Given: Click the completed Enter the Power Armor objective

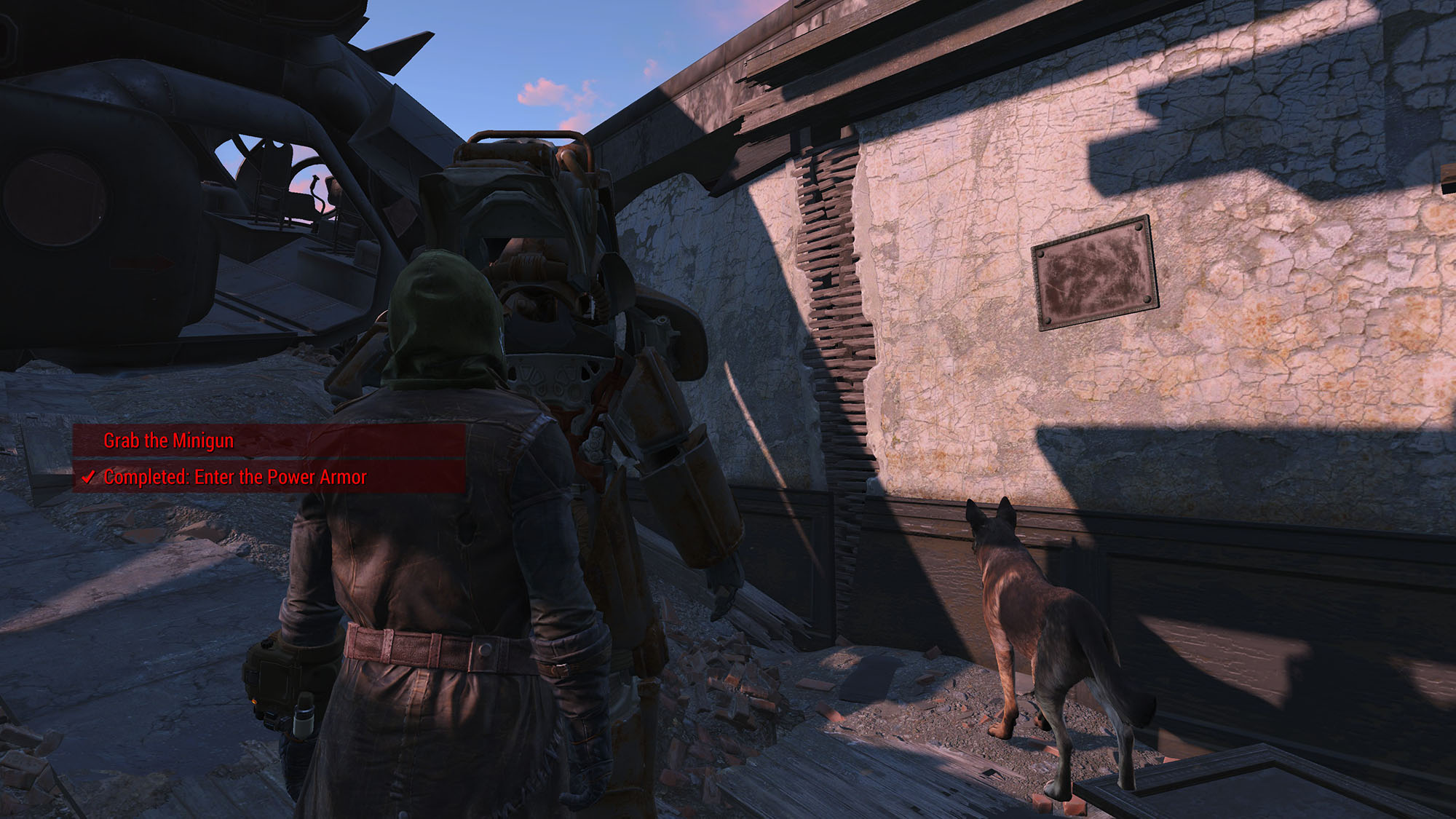Looking at the screenshot, I should (x=234, y=477).
